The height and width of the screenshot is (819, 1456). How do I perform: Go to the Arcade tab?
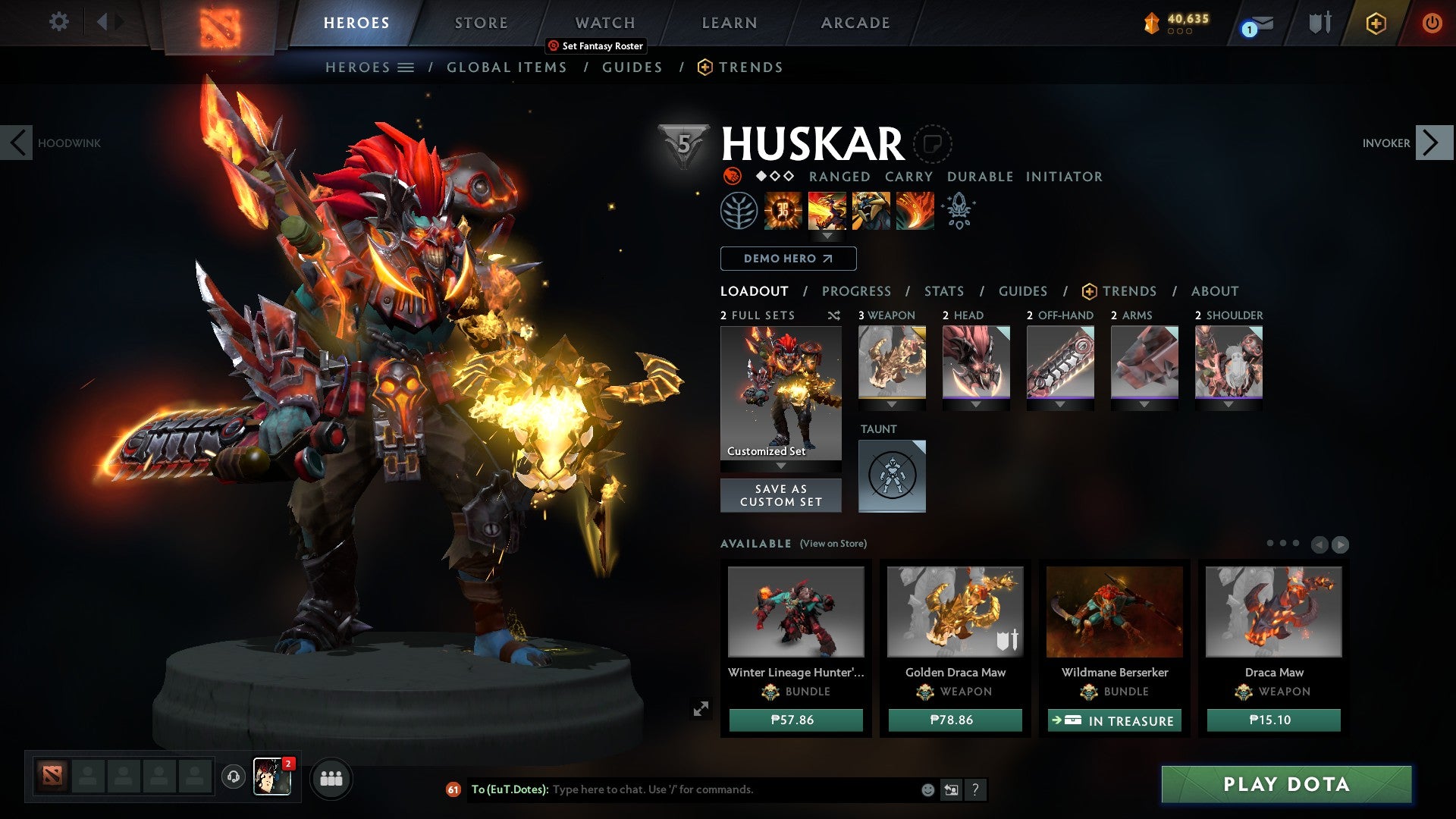pos(855,23)
